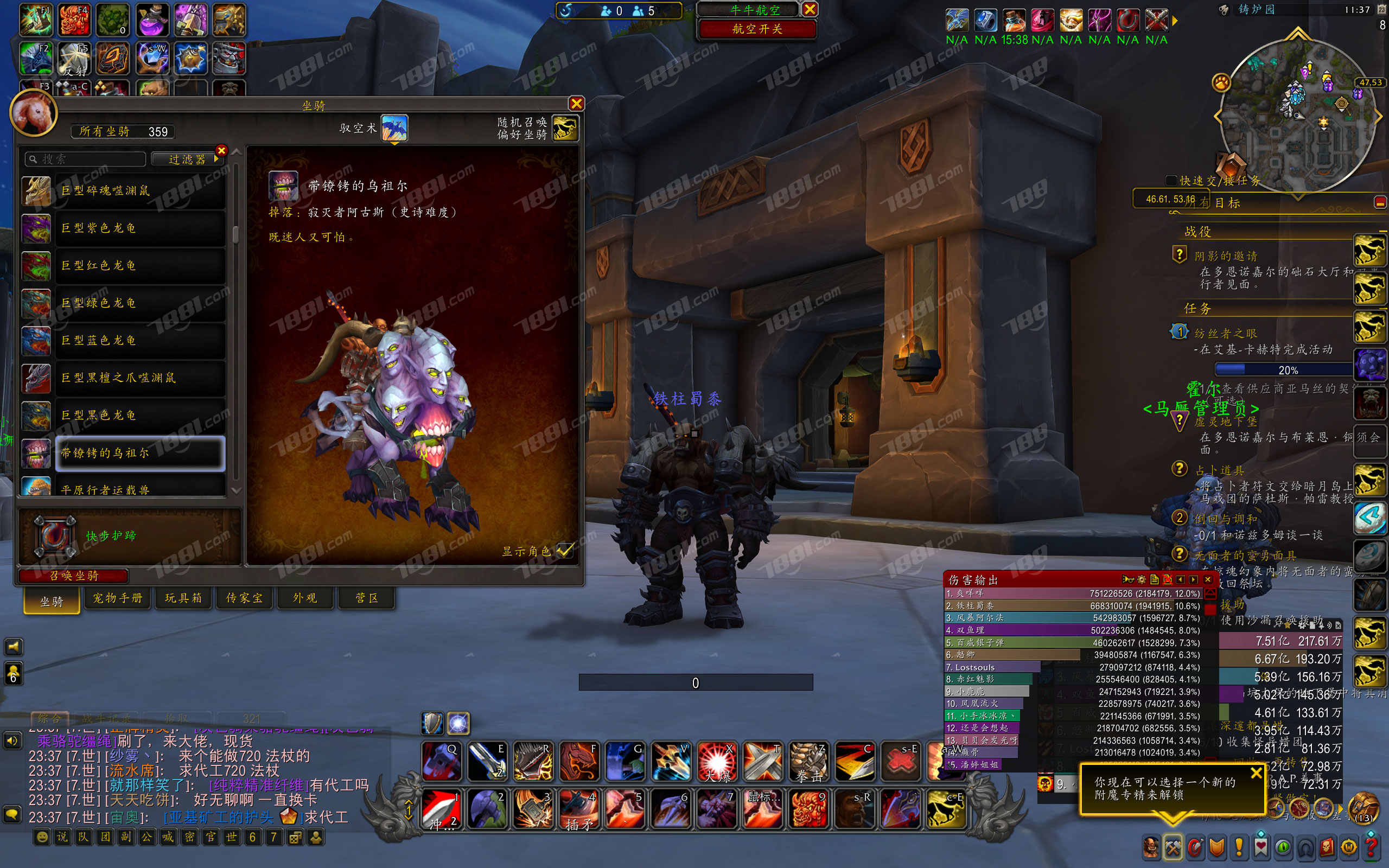This screenshot has height=868, width=1389.
Task: Select the 快步护蹄 mount equipment slot
Action: click(x=54, y=536)
